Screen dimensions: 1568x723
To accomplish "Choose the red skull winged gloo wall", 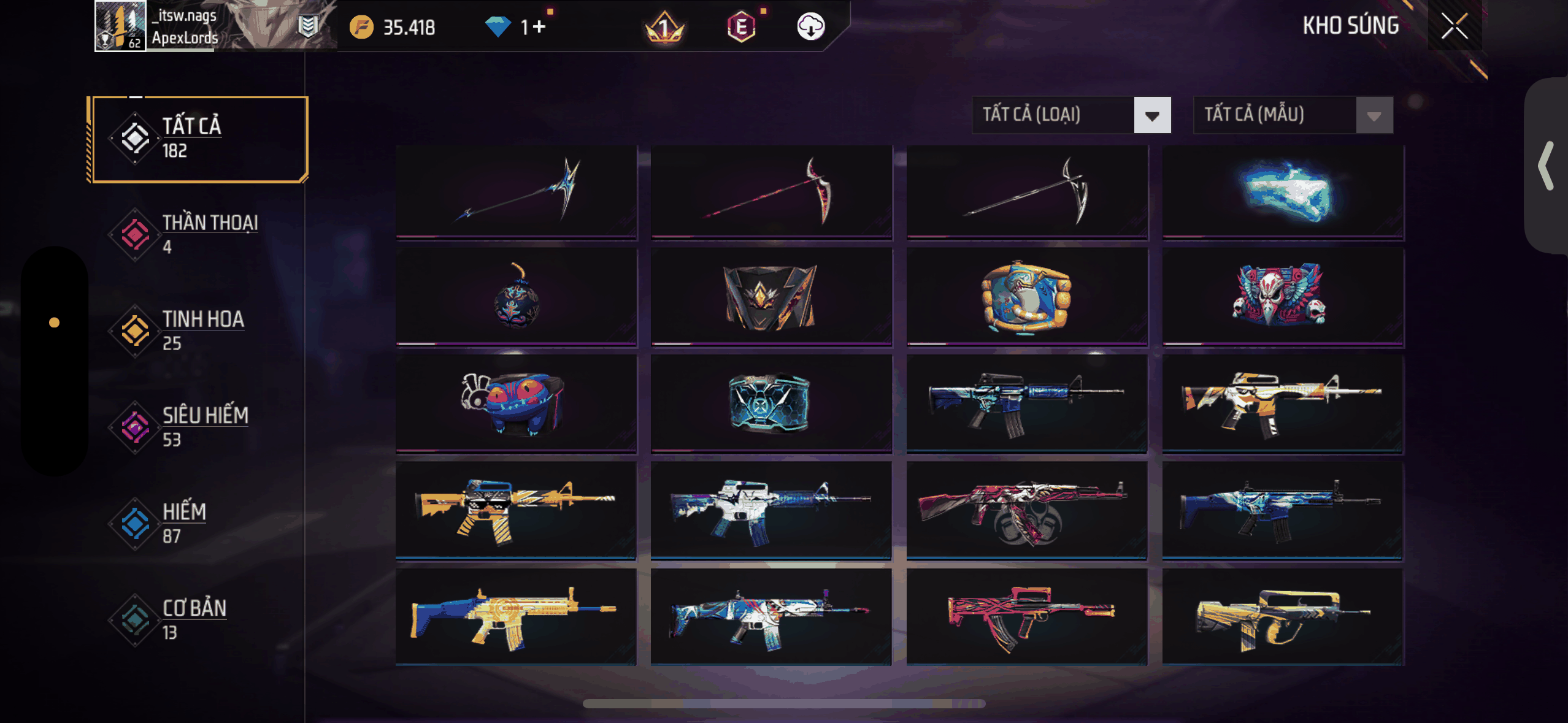I will (x=1283, y=297).
